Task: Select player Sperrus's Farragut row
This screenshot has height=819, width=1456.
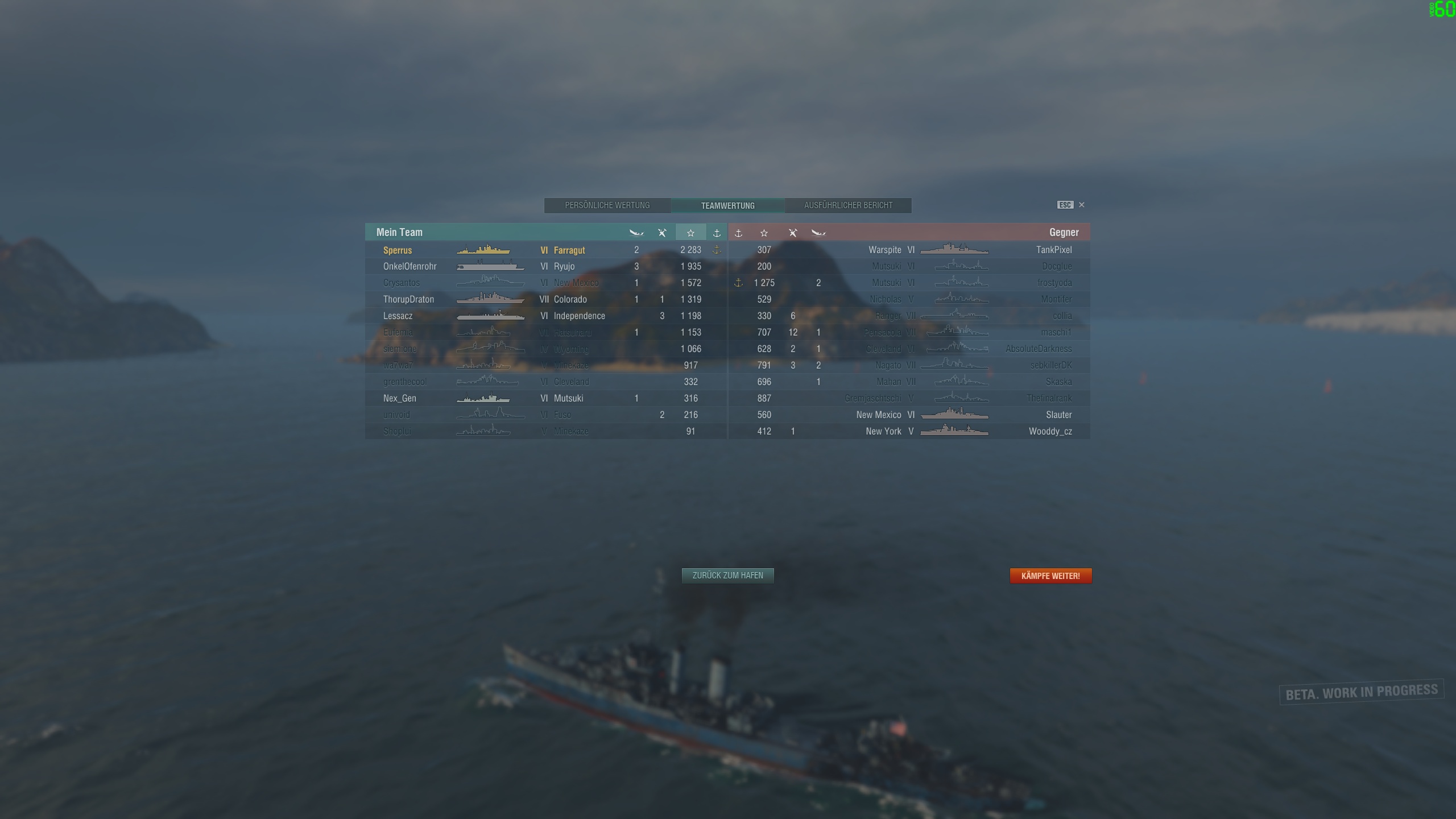Action: tap(546, 250)
